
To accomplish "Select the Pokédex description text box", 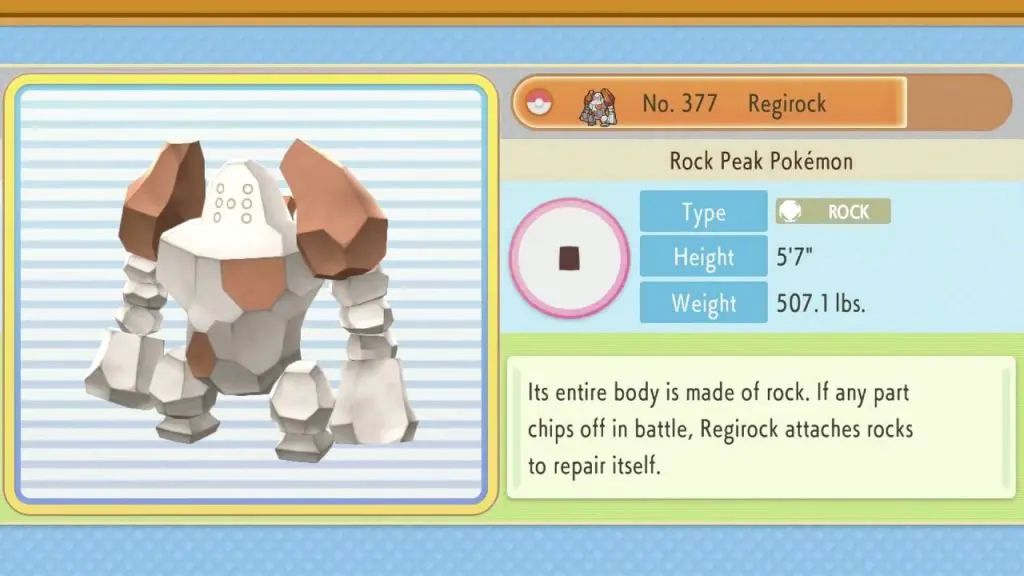I will [x=760, y=427].
